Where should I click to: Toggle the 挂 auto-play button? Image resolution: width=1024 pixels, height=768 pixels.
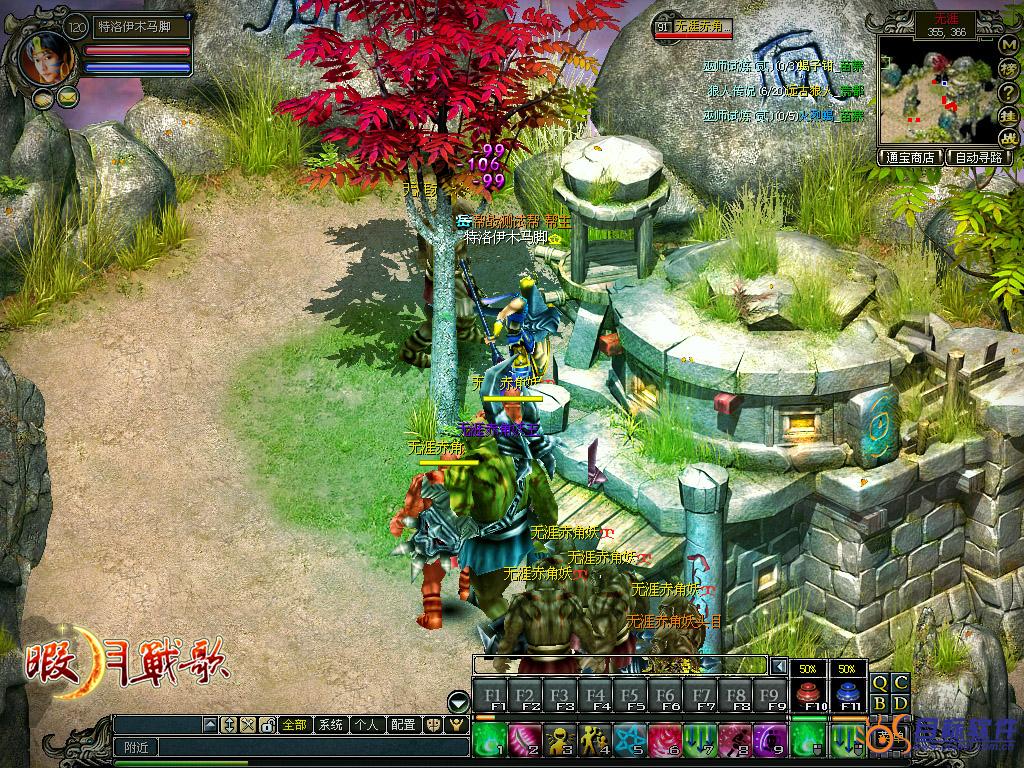click(1007, 114)
